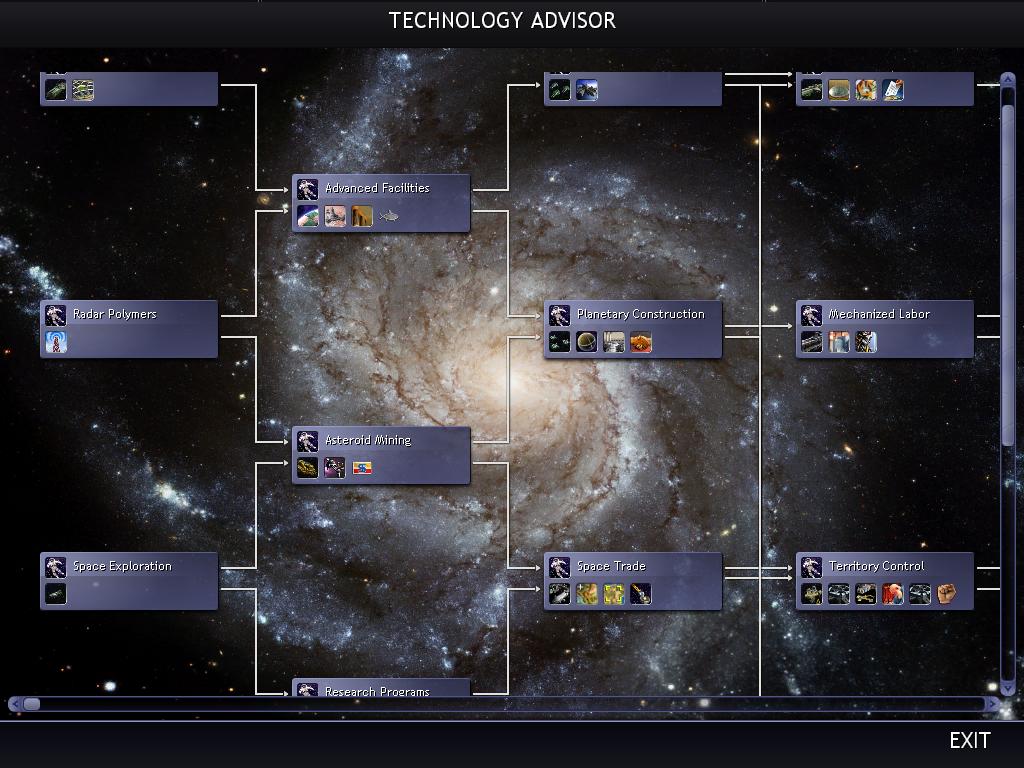The width and height of the screenshot is (1024, 768).
Task: Click the vertical scrollbar thumb
Action: (1007, 270)
